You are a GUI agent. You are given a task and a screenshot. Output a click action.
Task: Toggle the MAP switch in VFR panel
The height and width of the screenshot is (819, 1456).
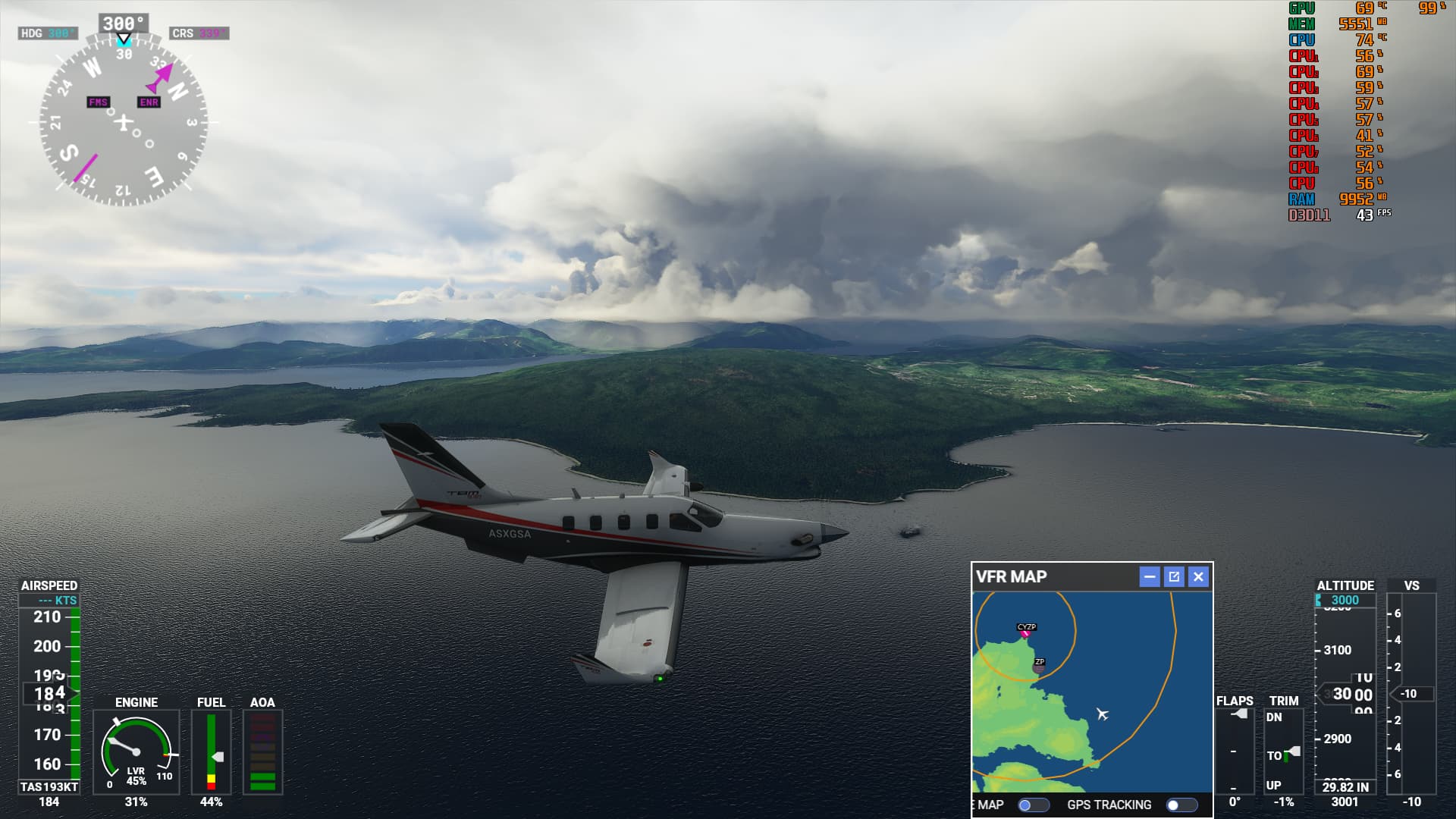click(x=1034, y=805)
